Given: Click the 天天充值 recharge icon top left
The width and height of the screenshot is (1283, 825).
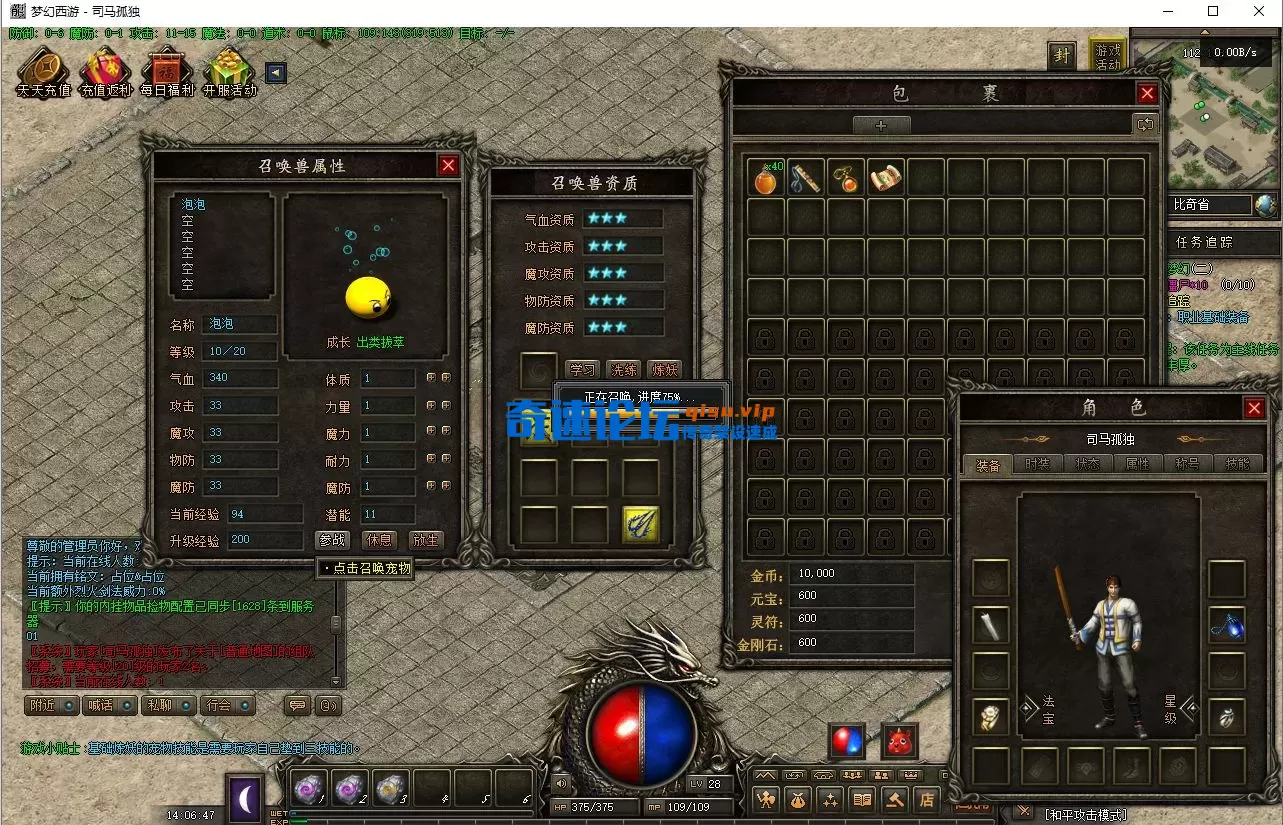Looking at the screenshot, I should [x=42, y=70].
